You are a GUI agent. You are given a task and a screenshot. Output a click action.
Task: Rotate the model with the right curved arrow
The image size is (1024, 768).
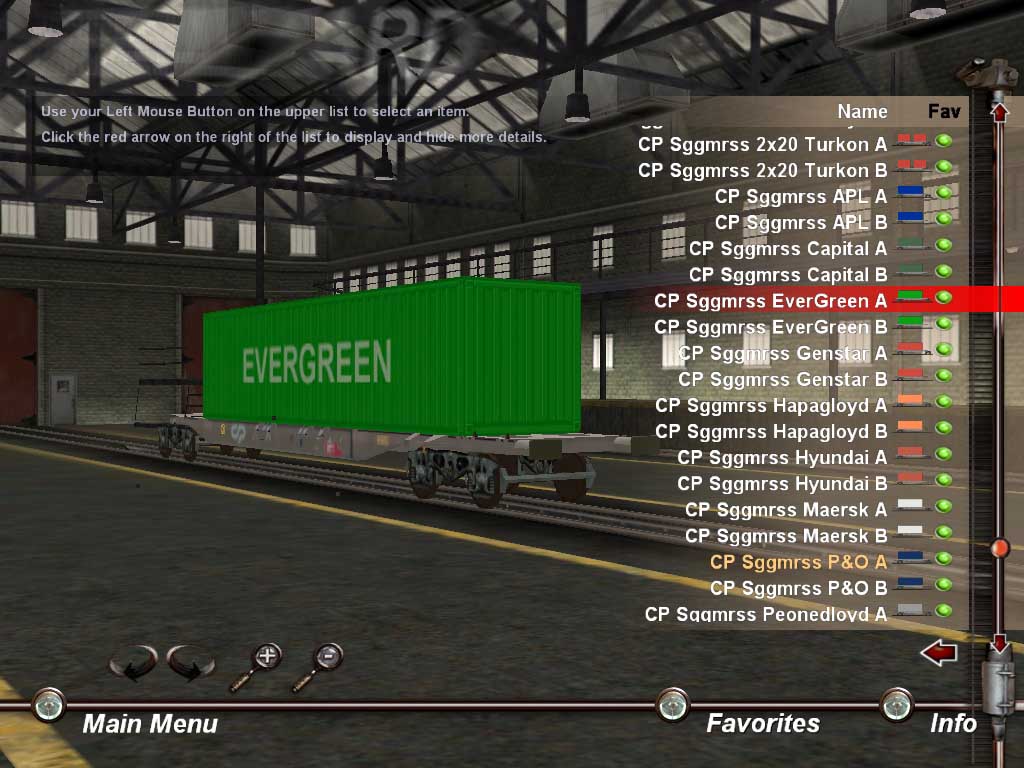click(x=190, y=662)
